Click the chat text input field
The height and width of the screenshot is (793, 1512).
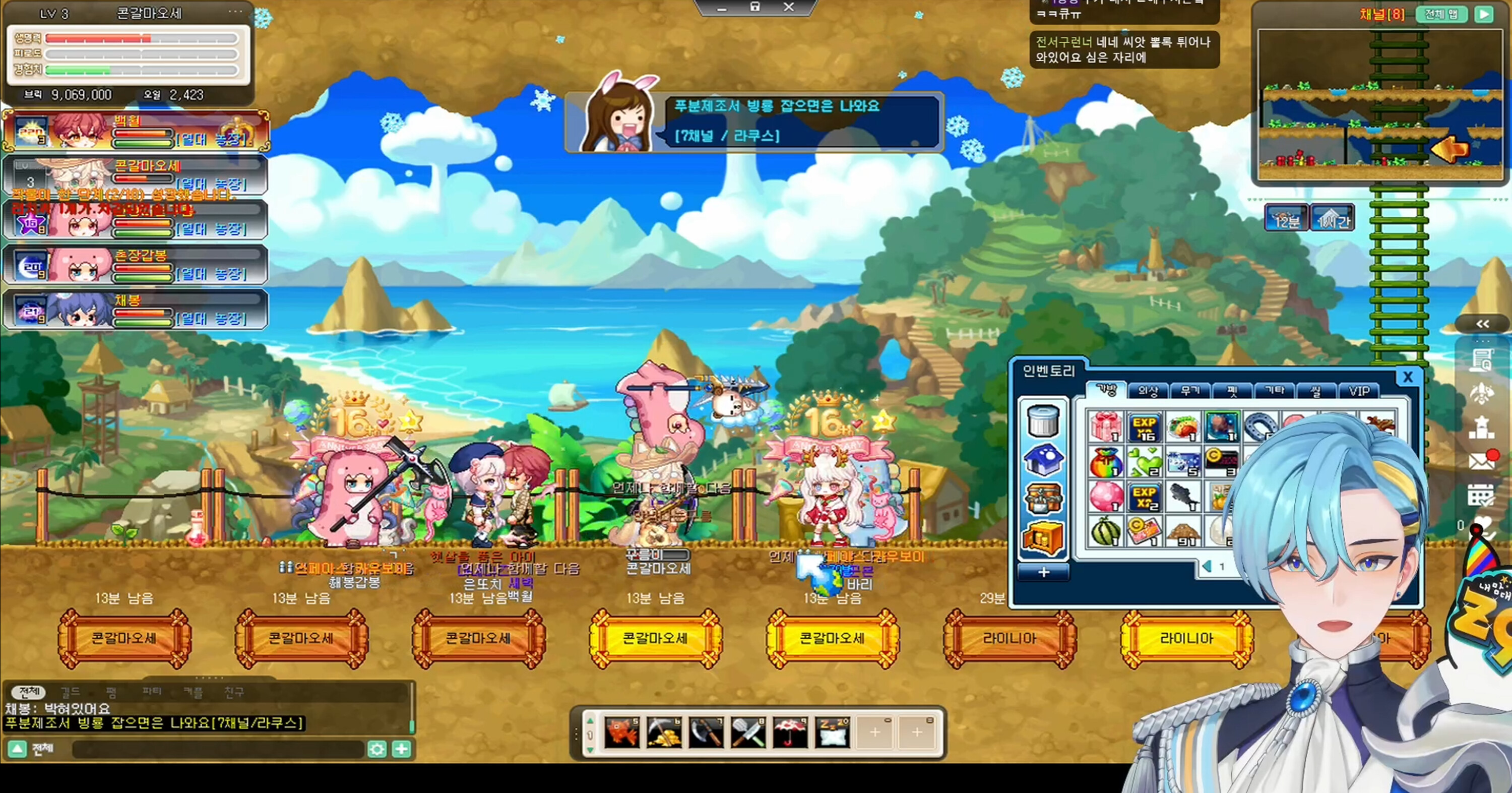coord(217,749)
